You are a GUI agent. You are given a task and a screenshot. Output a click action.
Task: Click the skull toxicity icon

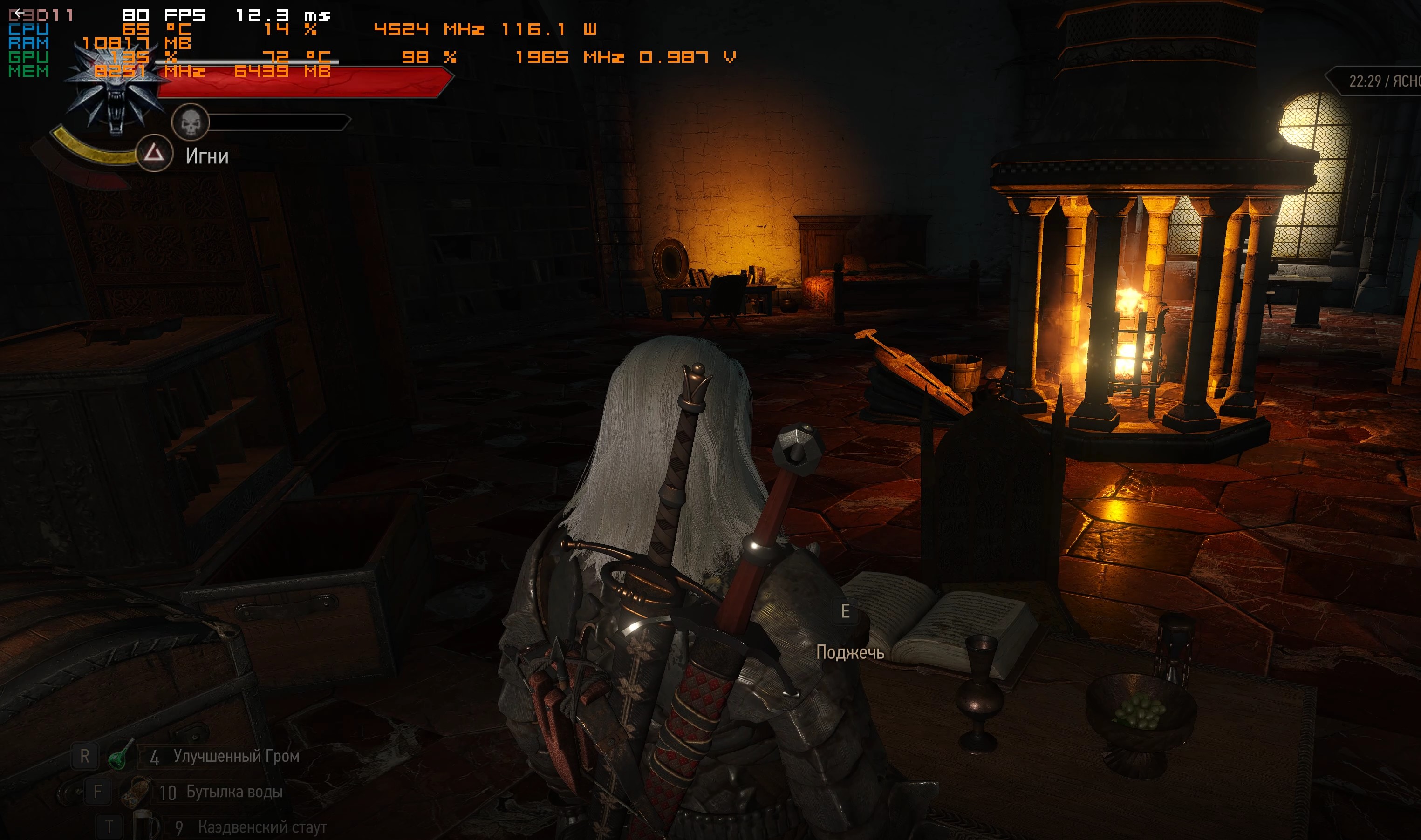pos(190,122)
